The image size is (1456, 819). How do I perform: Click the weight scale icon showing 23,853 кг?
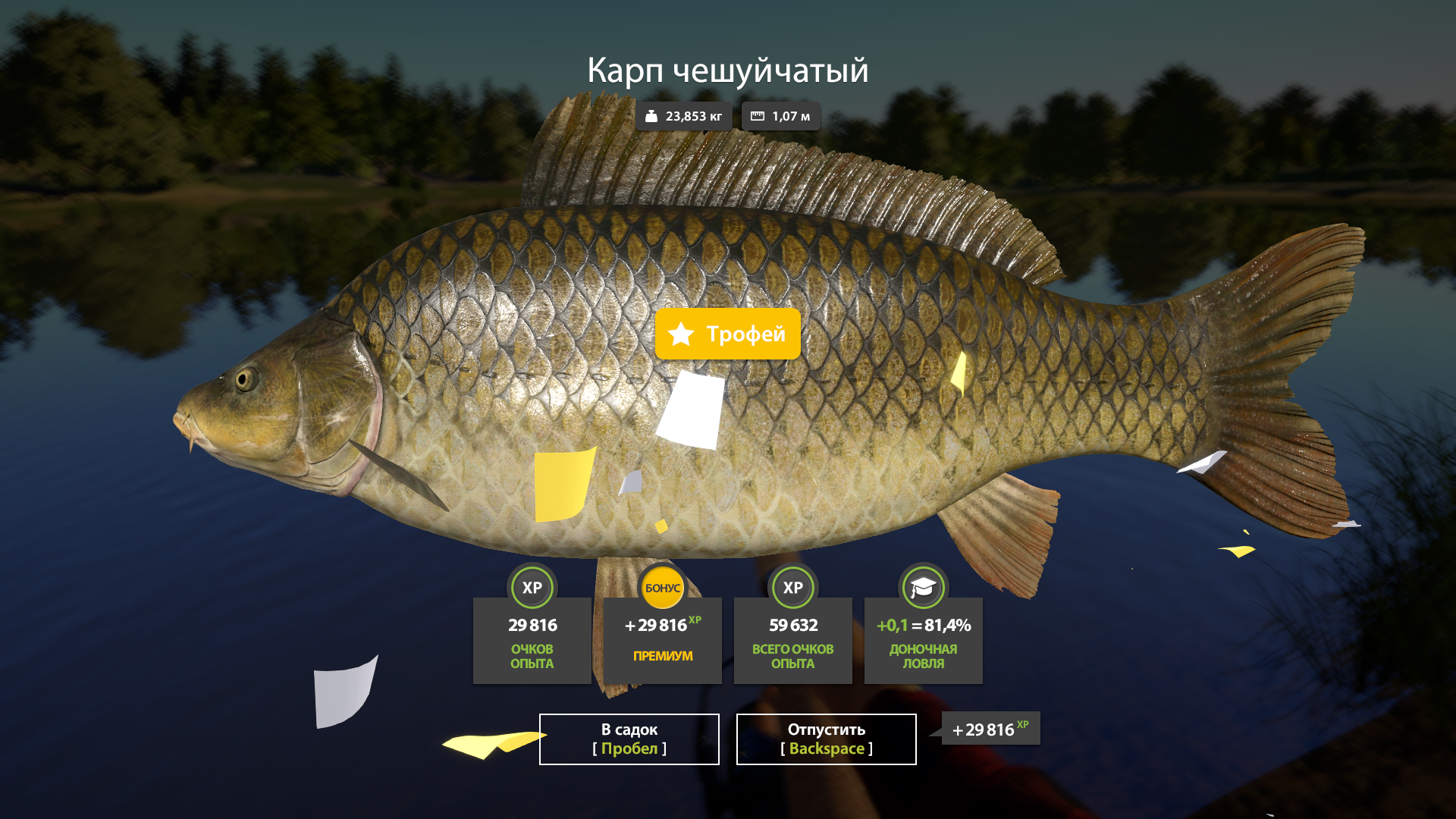click(x=651, y=116)
